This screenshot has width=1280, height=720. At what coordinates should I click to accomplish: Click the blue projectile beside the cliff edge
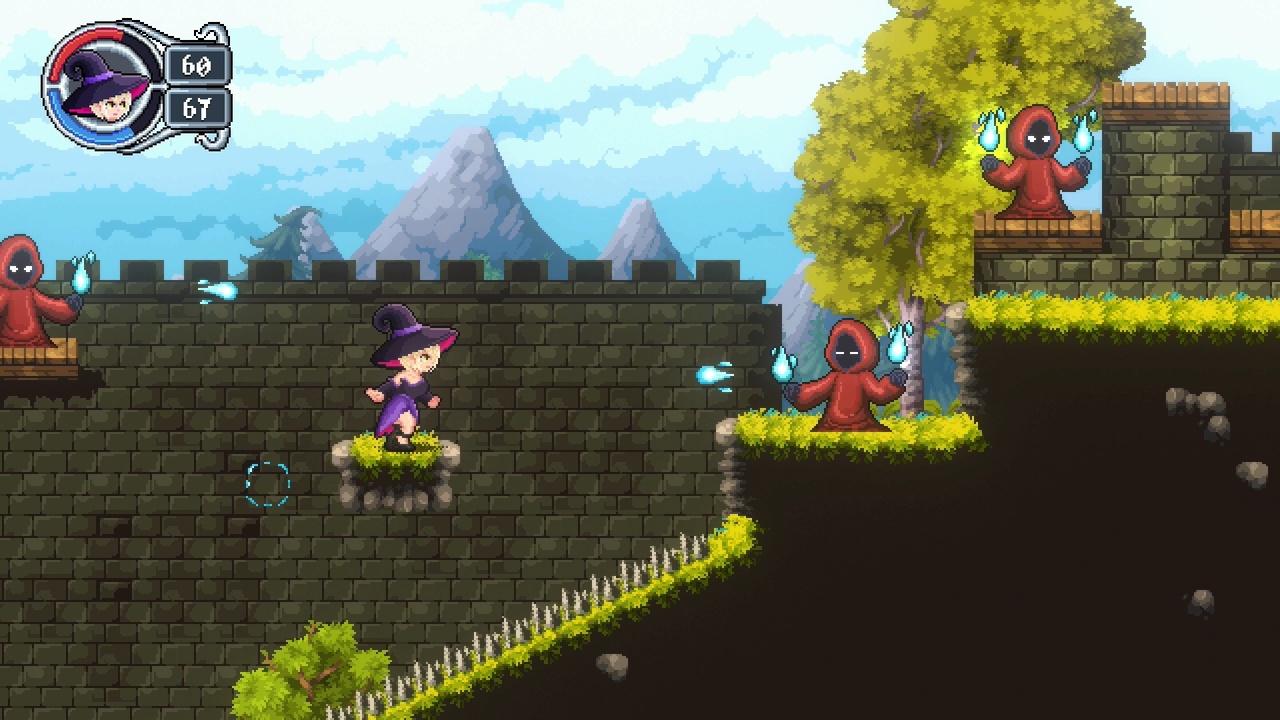pyautogui.click(x=706, y=374)
